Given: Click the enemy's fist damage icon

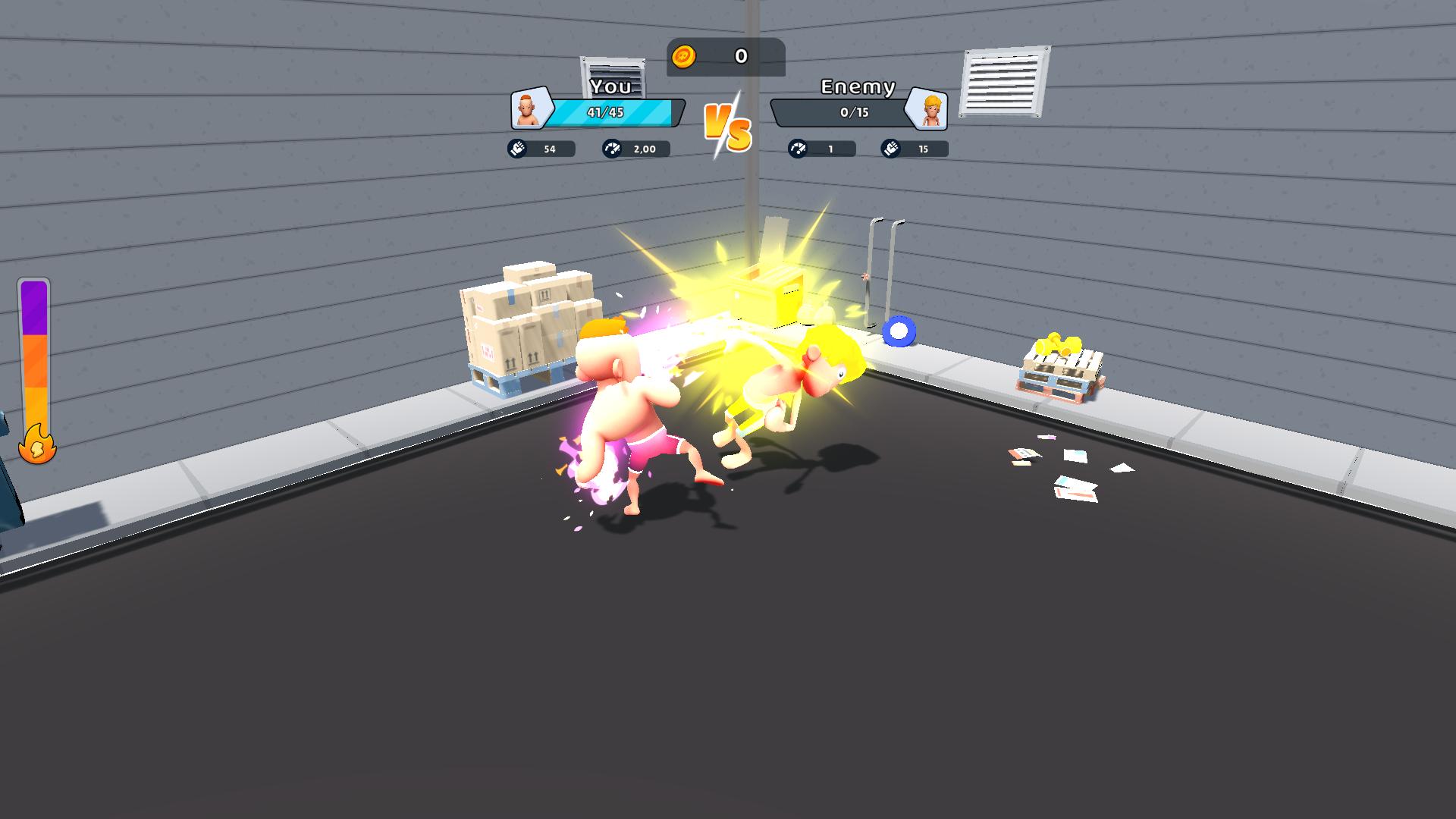Looking at the screenshot, I should (891, 149).
